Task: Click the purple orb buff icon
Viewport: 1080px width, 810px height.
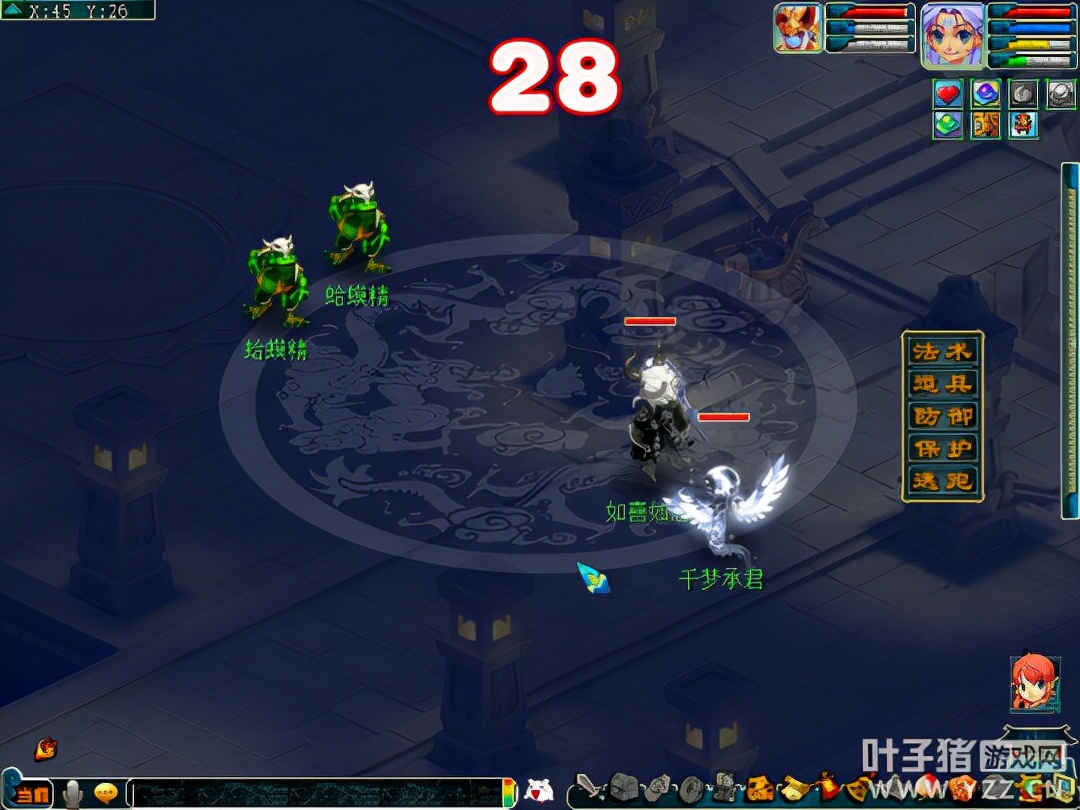Action: (x=986, y=94)
